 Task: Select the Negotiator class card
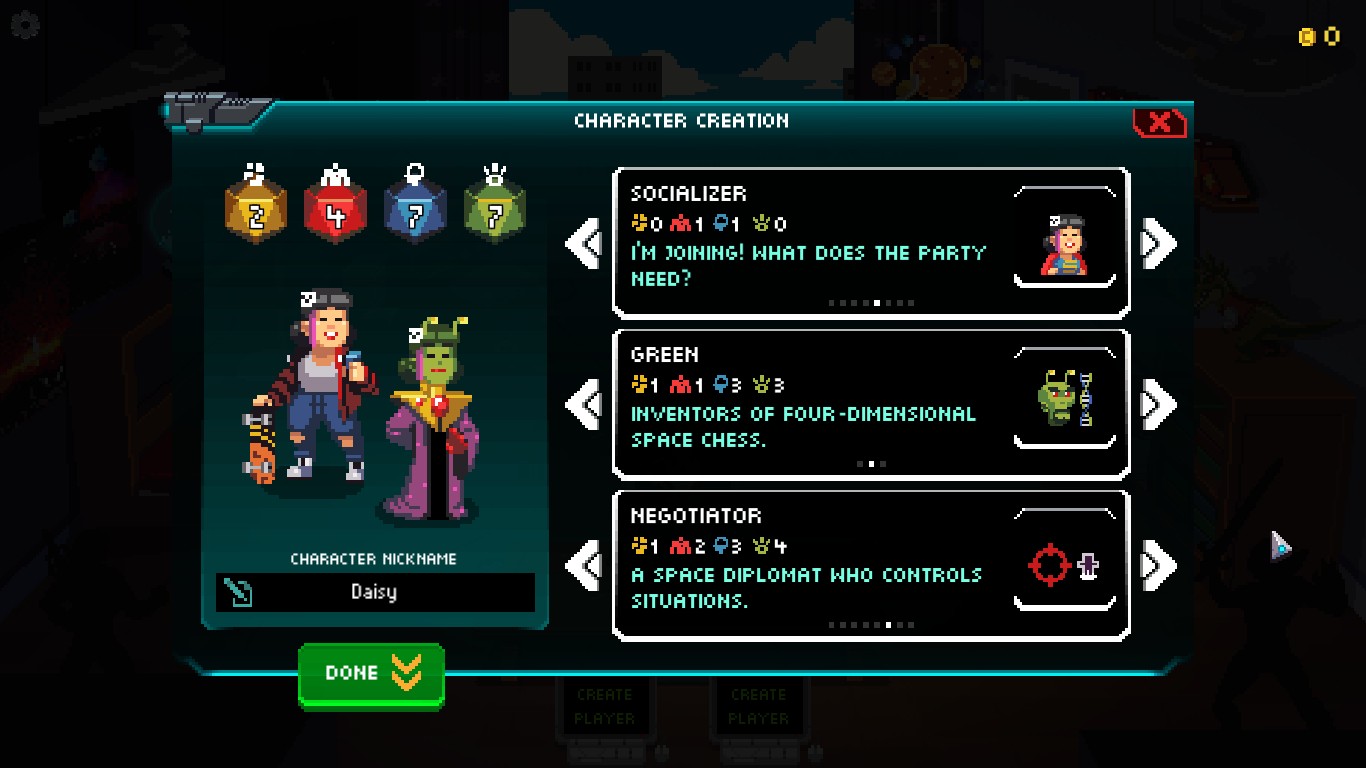coord(870,565)
